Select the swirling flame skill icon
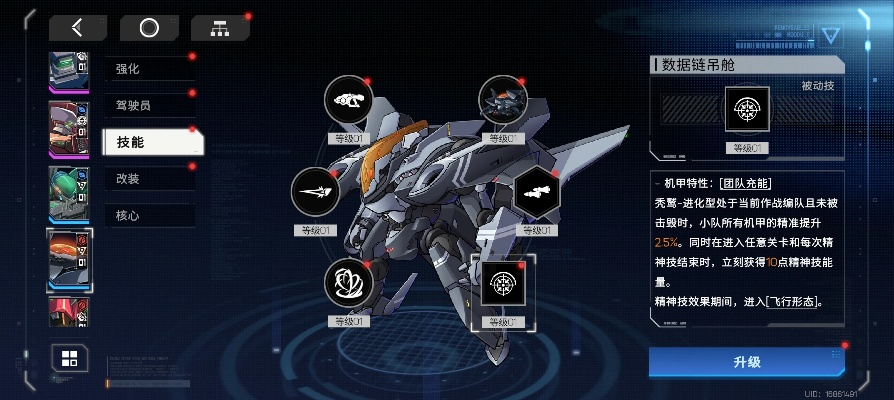 (x=349, y=283)
